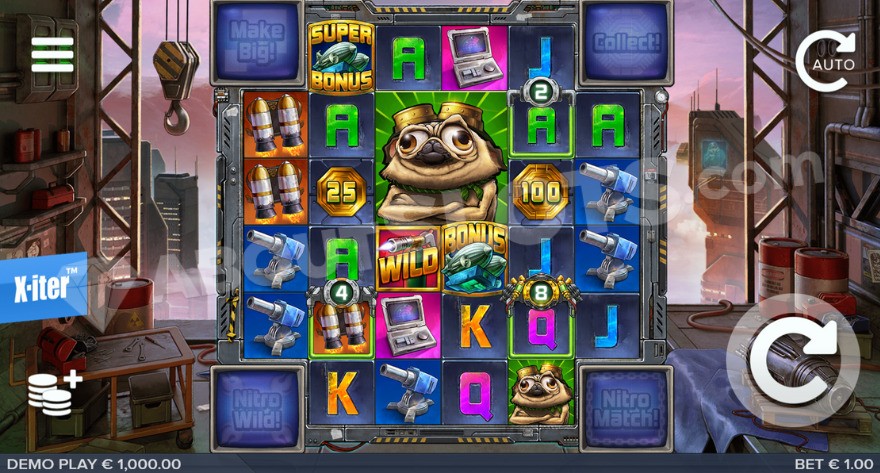880x473 pixels.
Task: Select the Nitro Match! corner screen
Action: click(626, 408)
